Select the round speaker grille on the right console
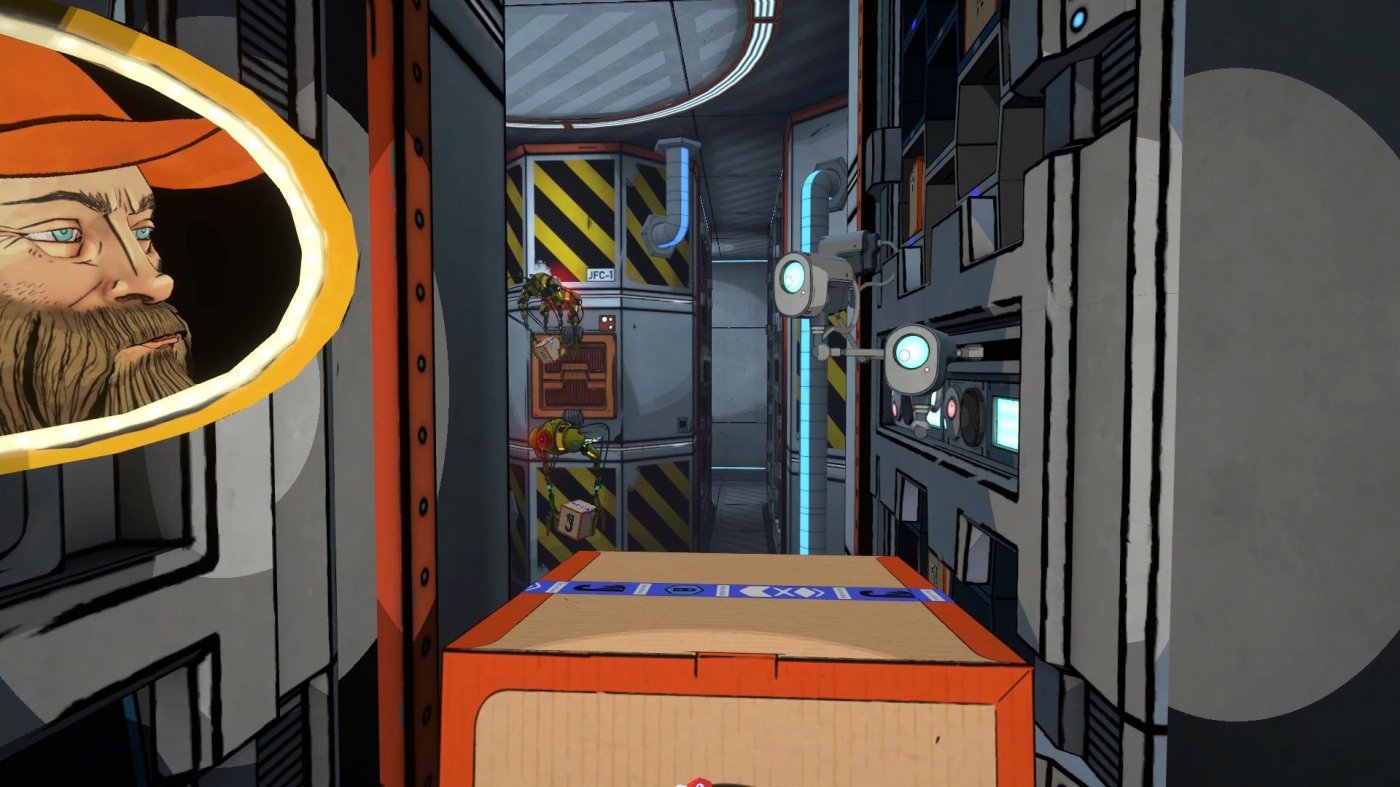 (x=973, y=415)
